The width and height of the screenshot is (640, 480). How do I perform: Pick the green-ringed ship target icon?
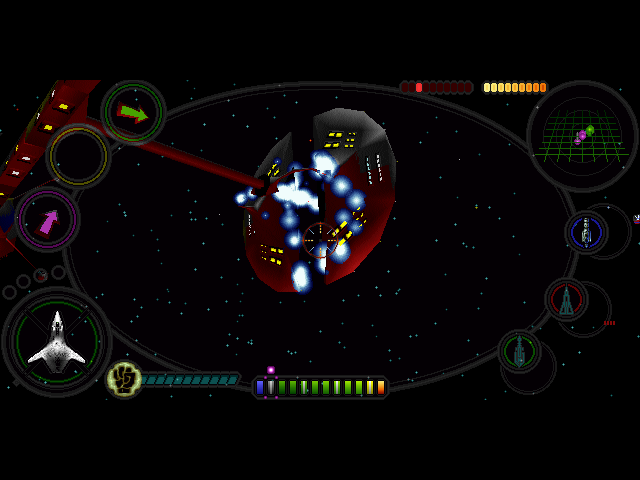pyautogui.click(x=519, y=351)
